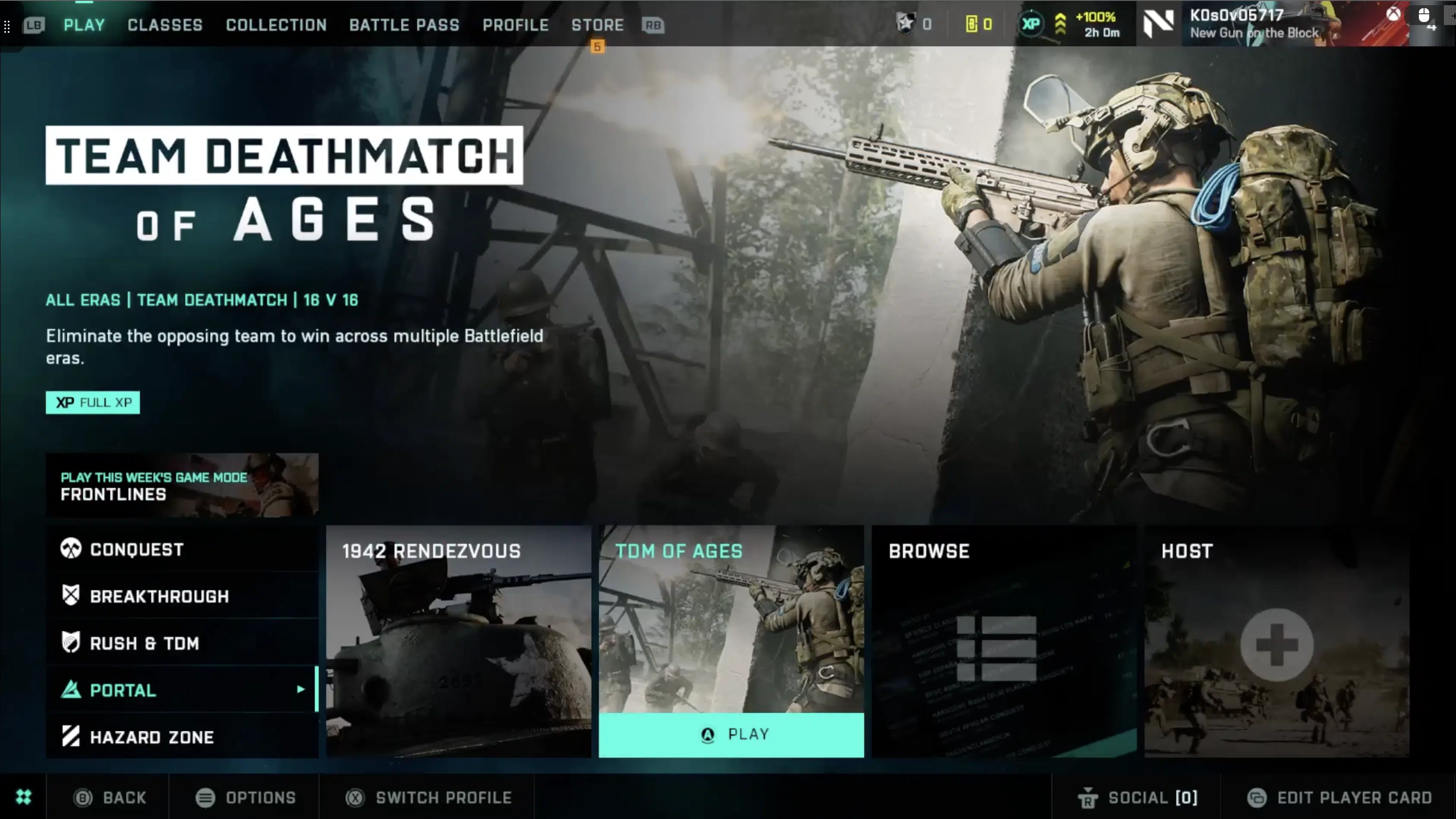Open the Collection menu
The image size is (1456, 819).
pos(276,25)
